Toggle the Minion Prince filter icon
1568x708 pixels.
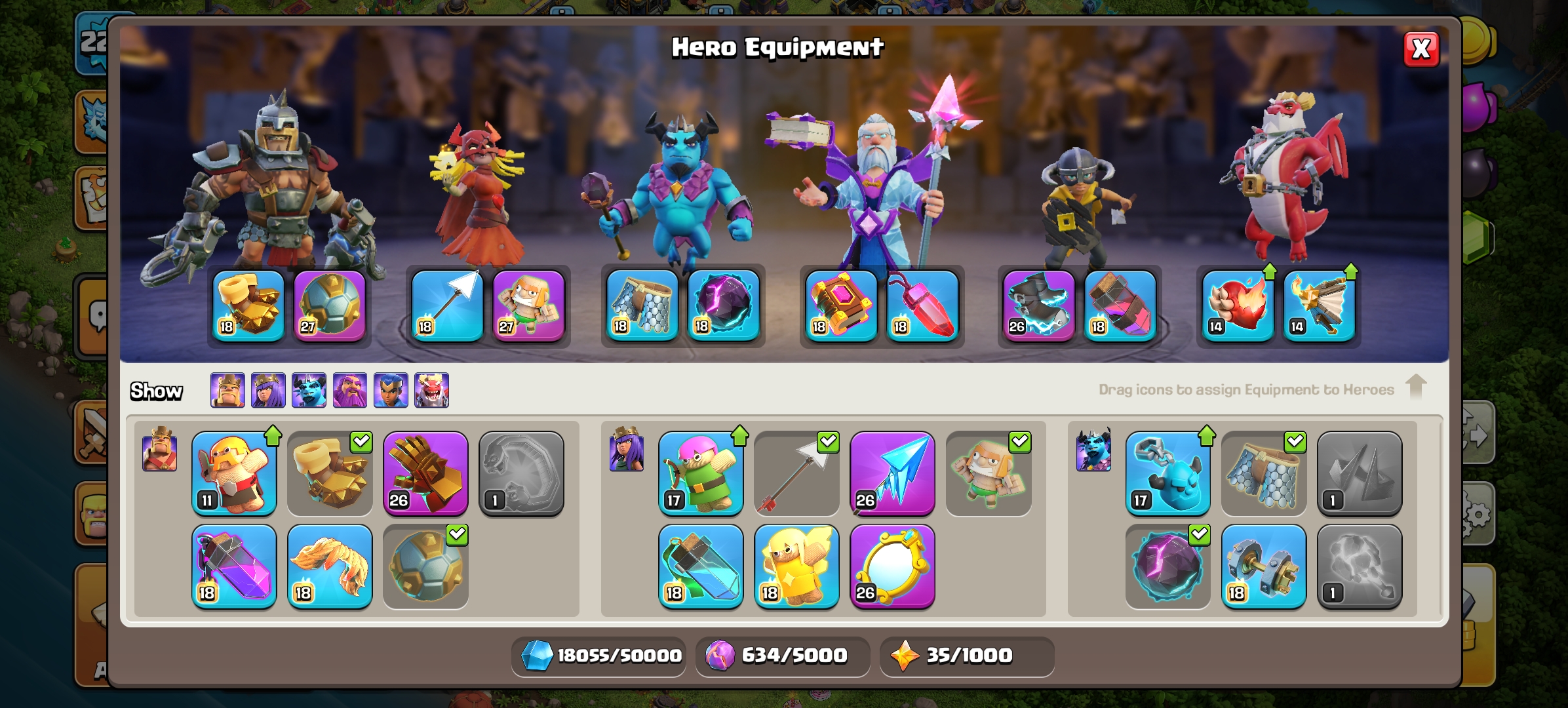coord(309,390)
